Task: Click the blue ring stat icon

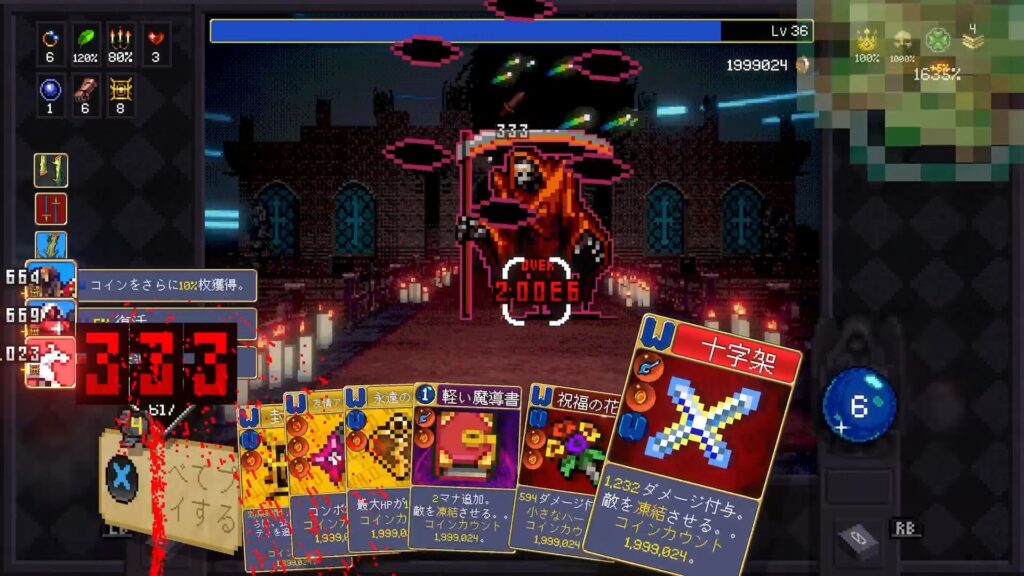Action: 51,39
